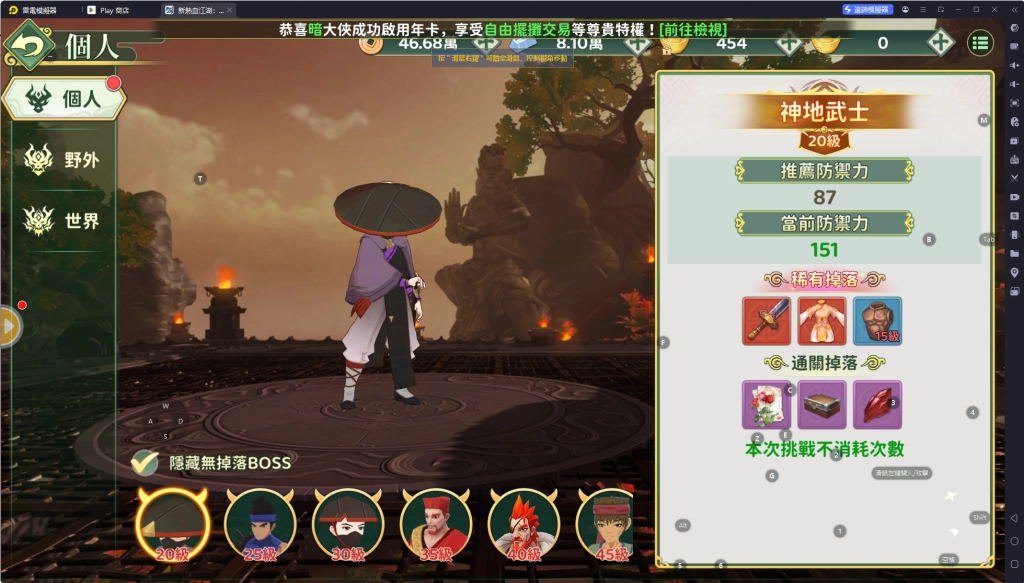Image resolution: width=1024 pixels, height=583 pixels.
Task: Select the 20級 straw hat boss portrait
Action: [x=173, y=524]
